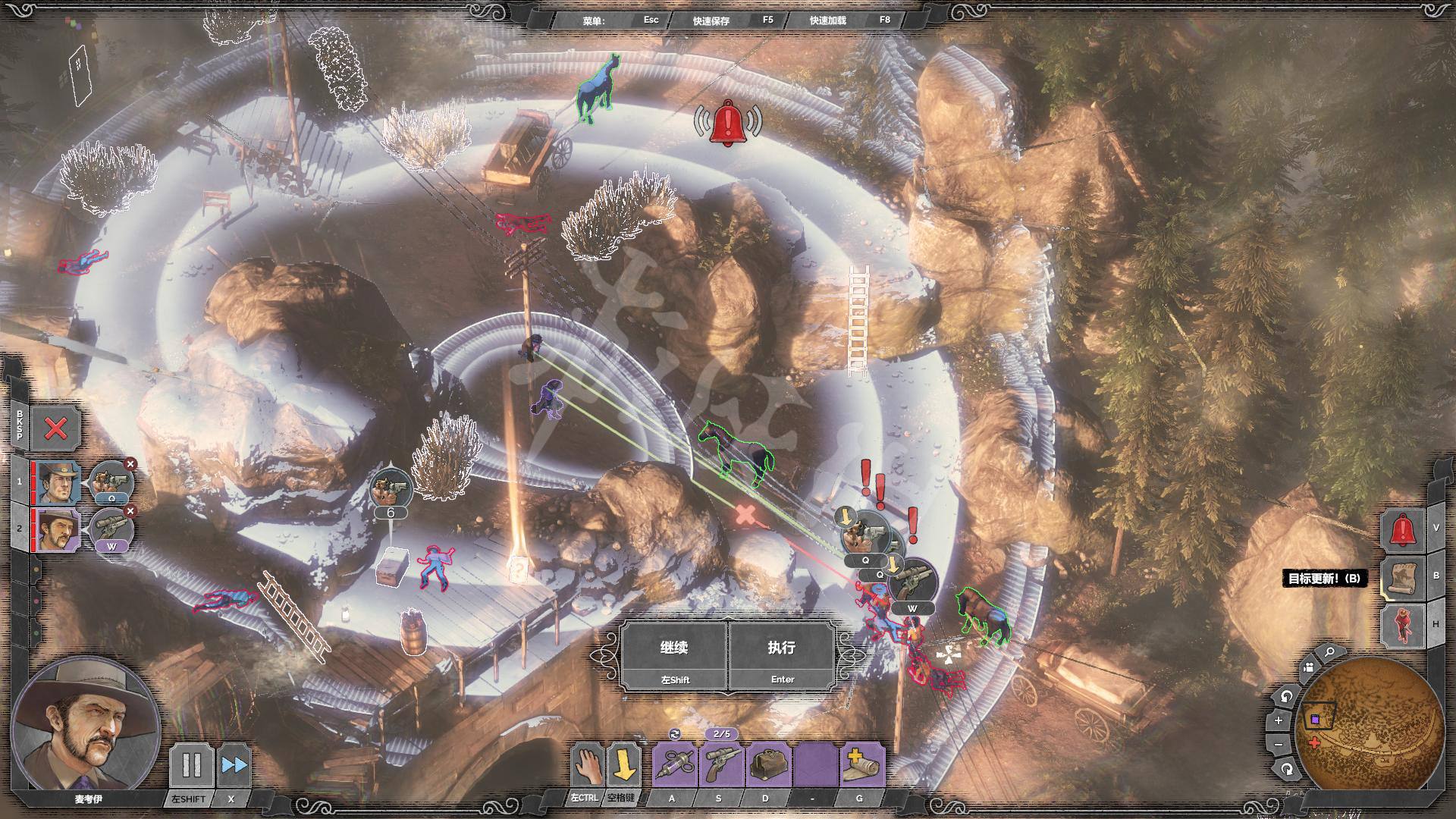Select the hand interact action
This screenshot has width=1456, height=819.
588,765
